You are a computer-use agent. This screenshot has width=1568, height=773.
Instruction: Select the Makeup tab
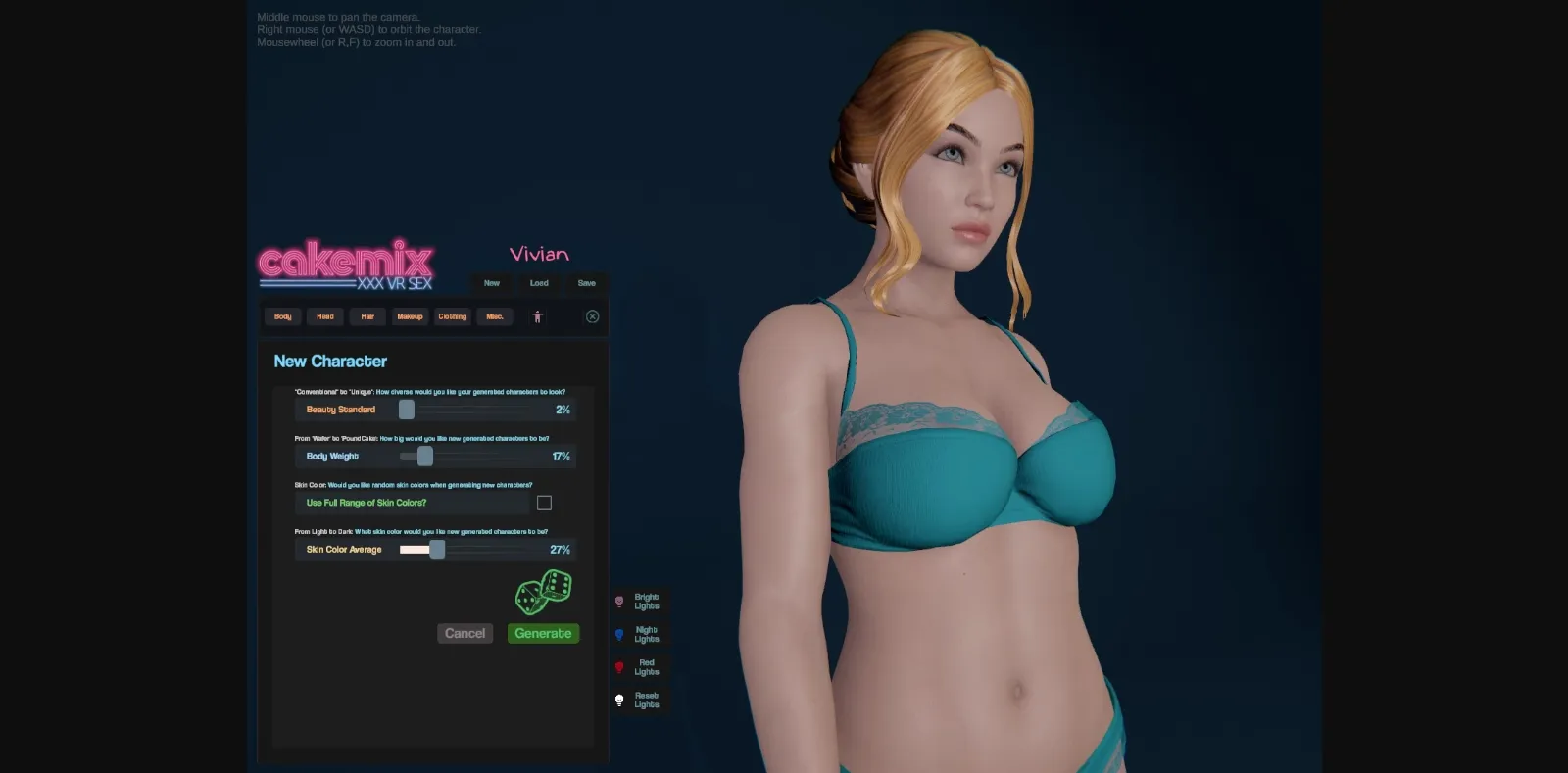410,316
